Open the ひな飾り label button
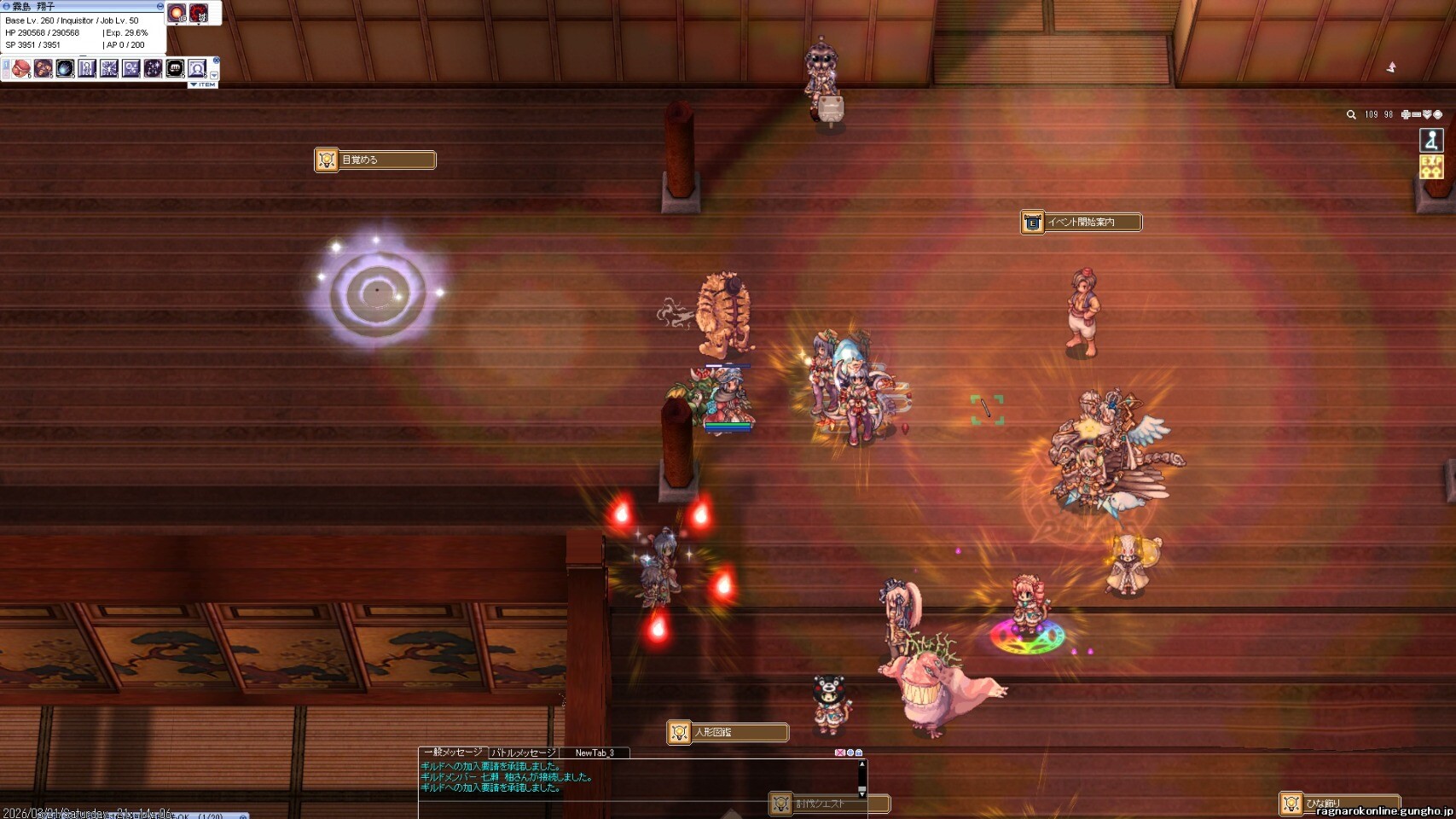 pyautogui.click(x=1337, y=804)
